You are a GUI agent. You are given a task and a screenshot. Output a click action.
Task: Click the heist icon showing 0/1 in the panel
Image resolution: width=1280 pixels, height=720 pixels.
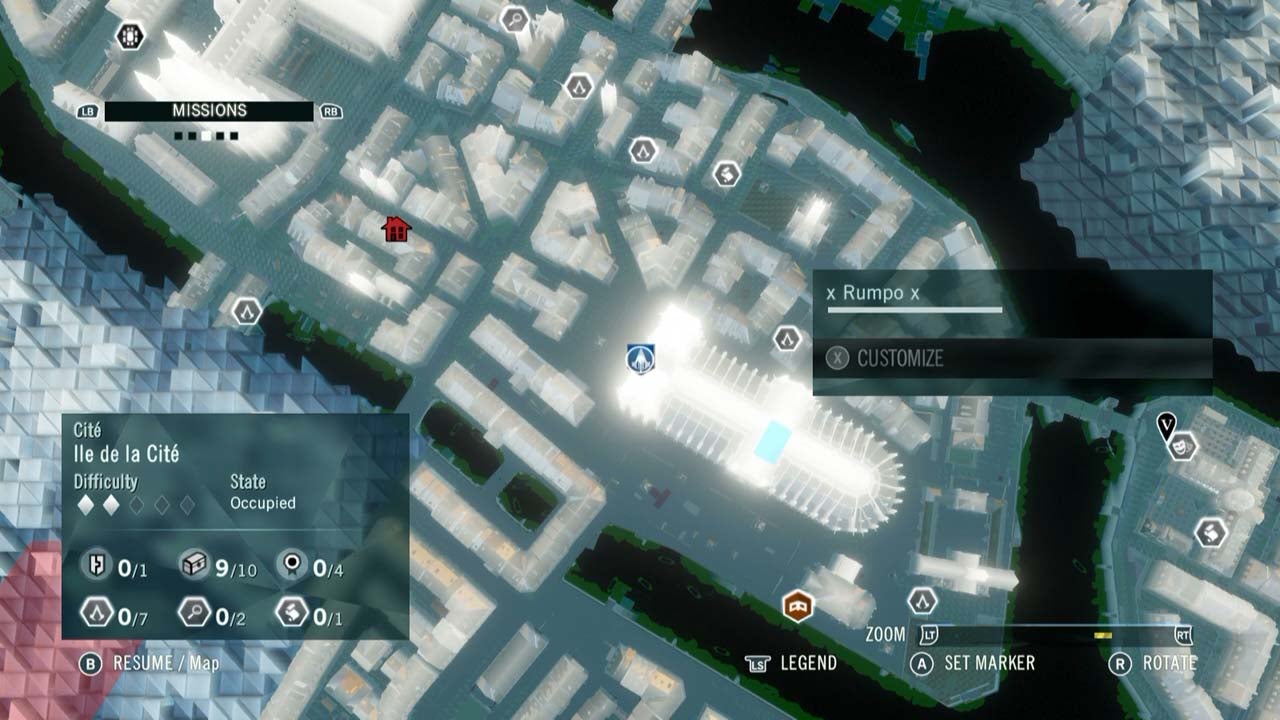[96, 563]
